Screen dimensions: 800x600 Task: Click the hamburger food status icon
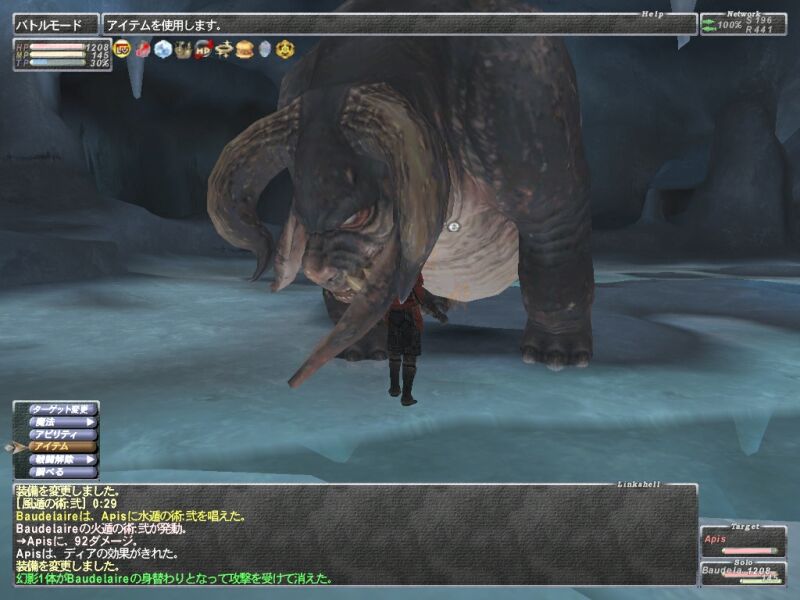coord(243,48)
